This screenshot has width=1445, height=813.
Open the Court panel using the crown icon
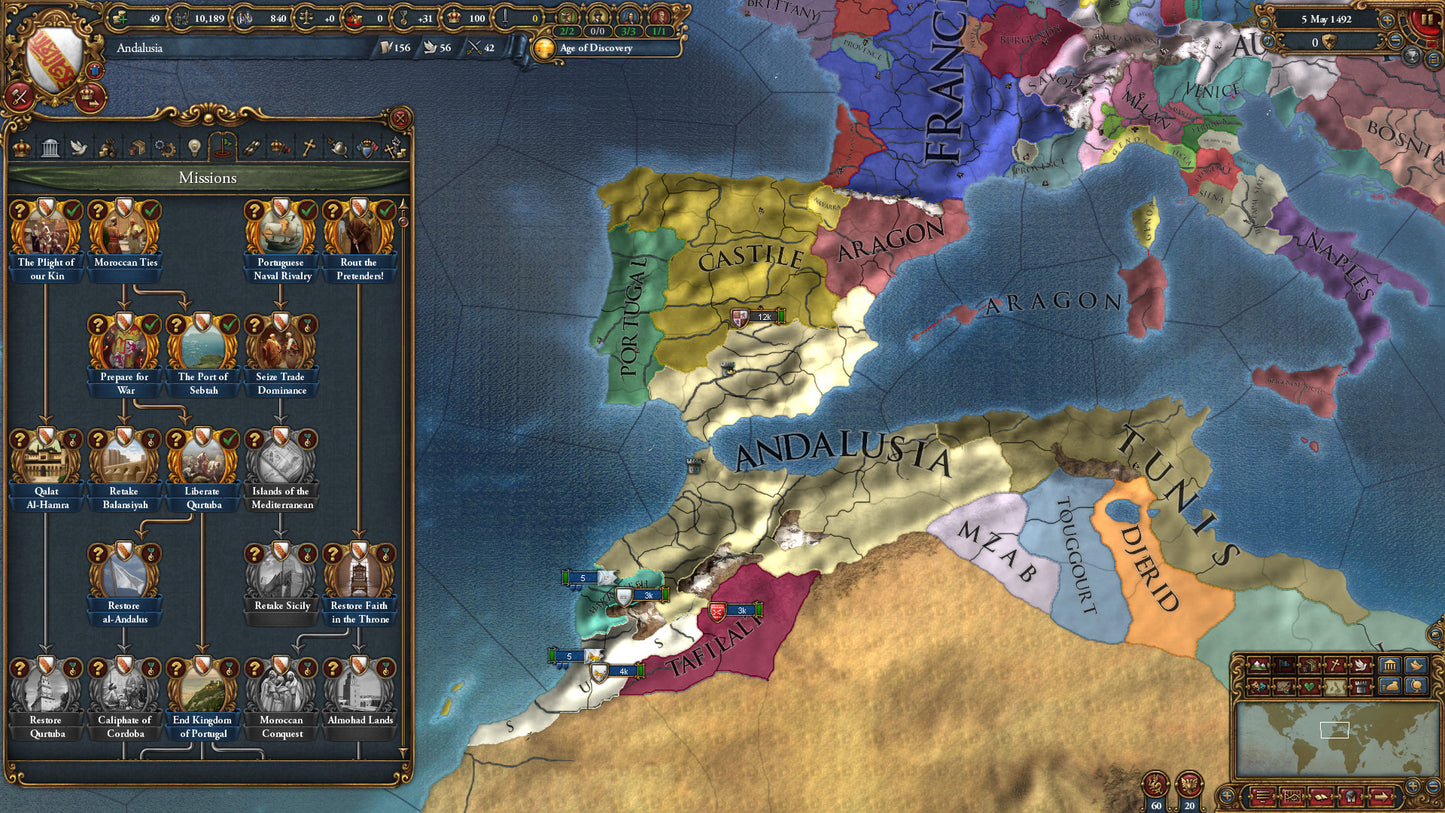(21, 147)
